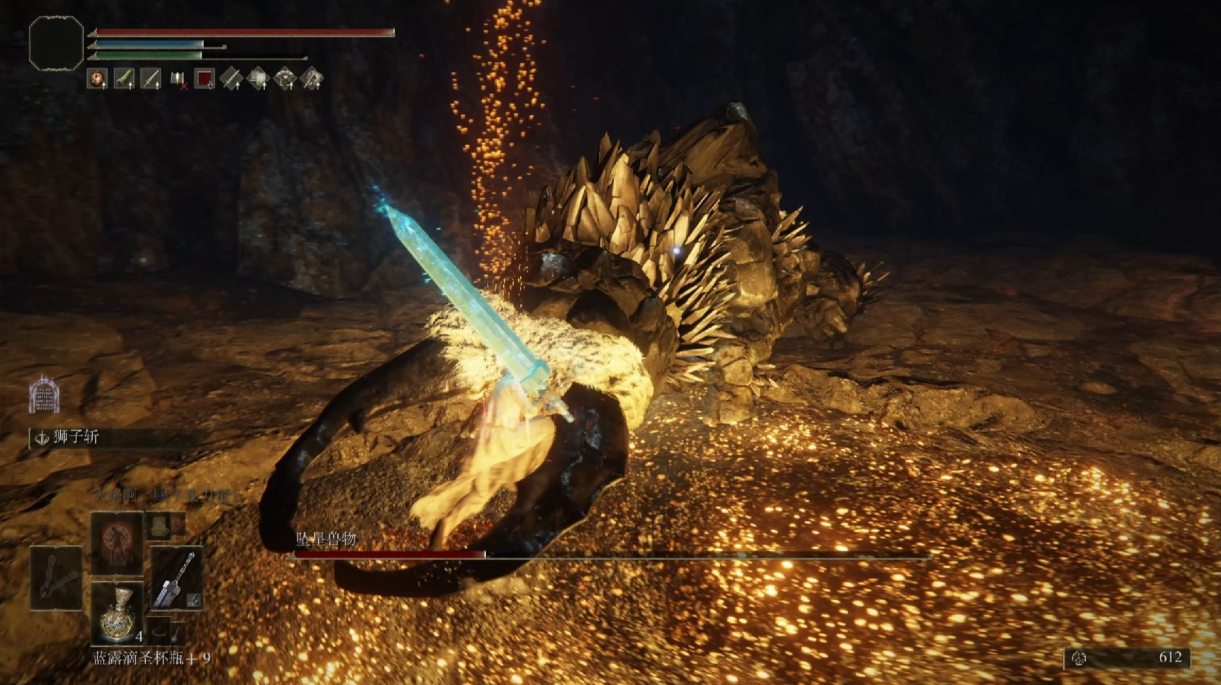Click the round orange orb buff icon
Viewport: 1221px width, 685px height.
(x=97, y=78)
